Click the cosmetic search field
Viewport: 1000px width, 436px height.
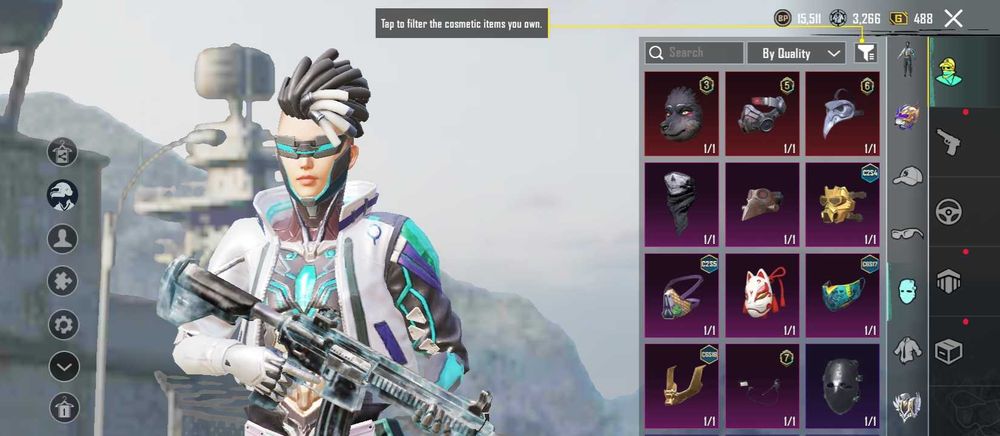pyautogui.click(x=694, y=52)
